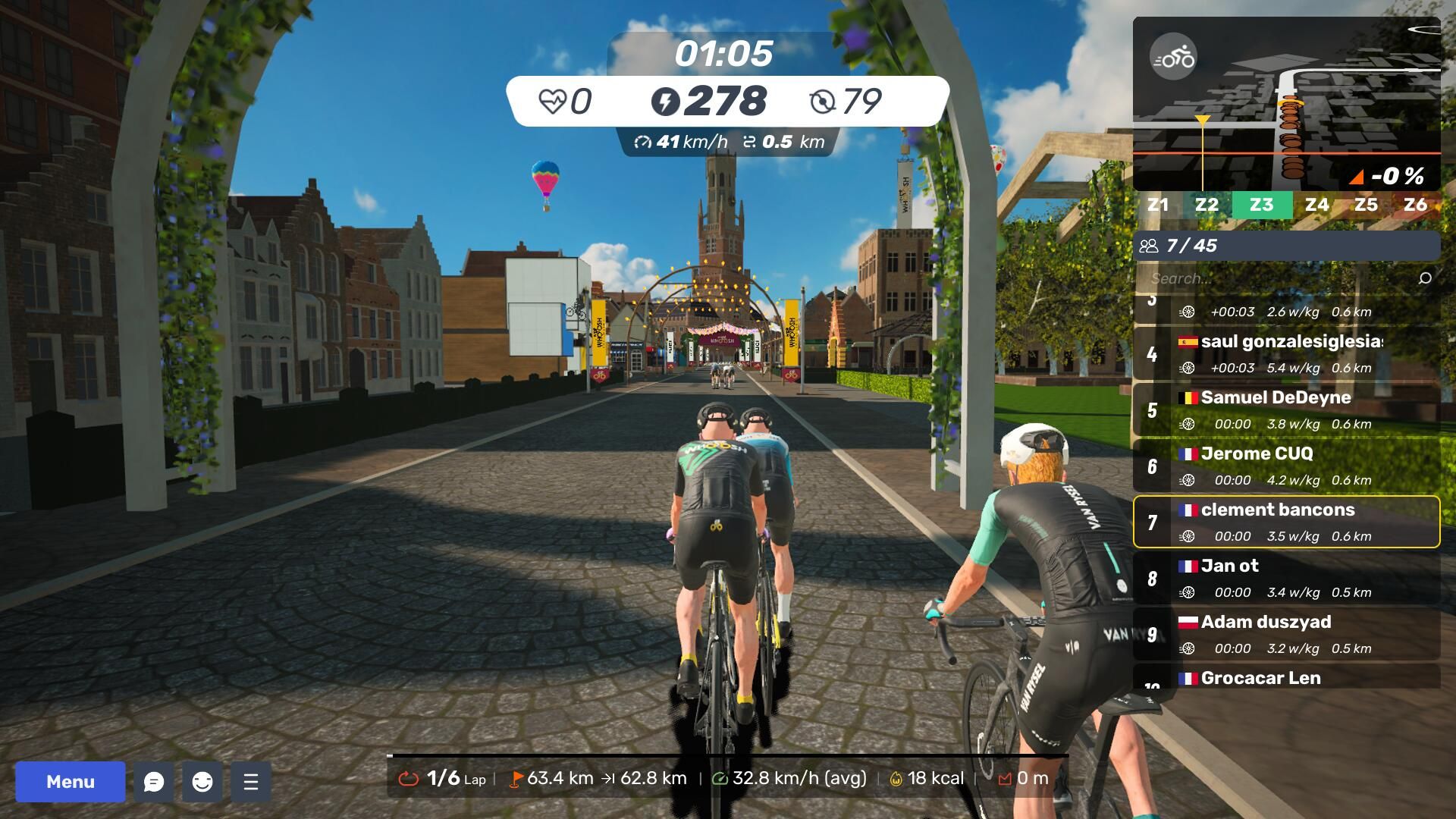The image size is (1456, 819).
Task: Open the blue Menu button
Action: tap(71, 782)
